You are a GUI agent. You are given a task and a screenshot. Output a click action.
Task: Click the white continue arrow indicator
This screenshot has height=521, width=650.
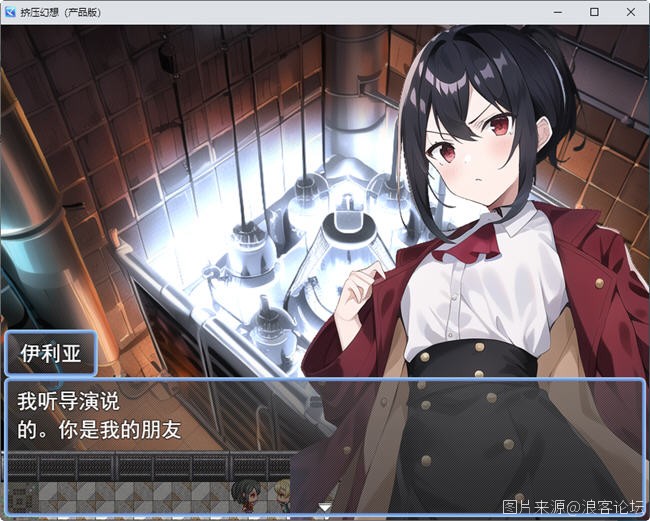click(325, 508)
